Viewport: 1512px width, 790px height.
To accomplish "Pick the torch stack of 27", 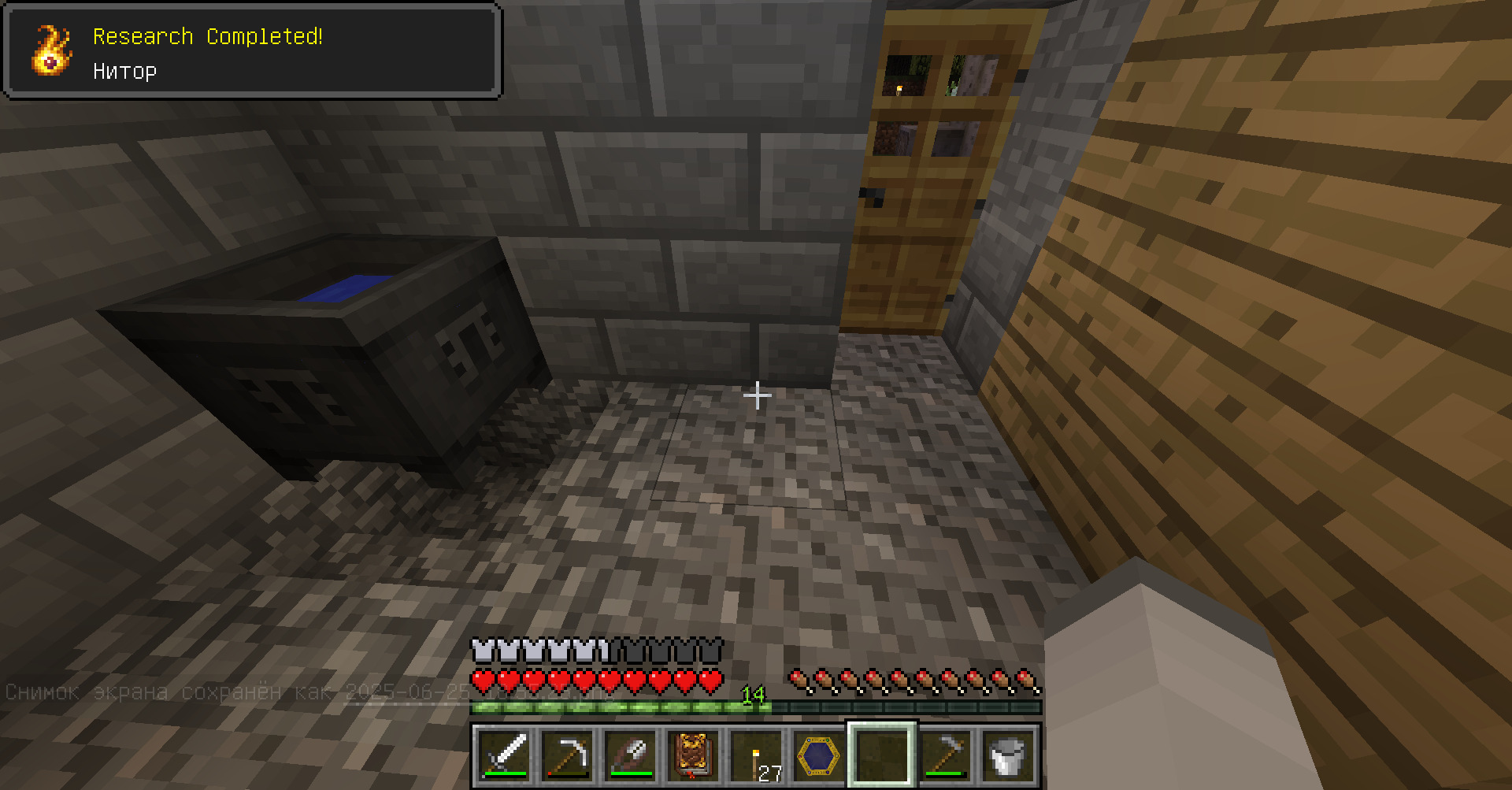I will pyautogui.click(x=756, y=755).
